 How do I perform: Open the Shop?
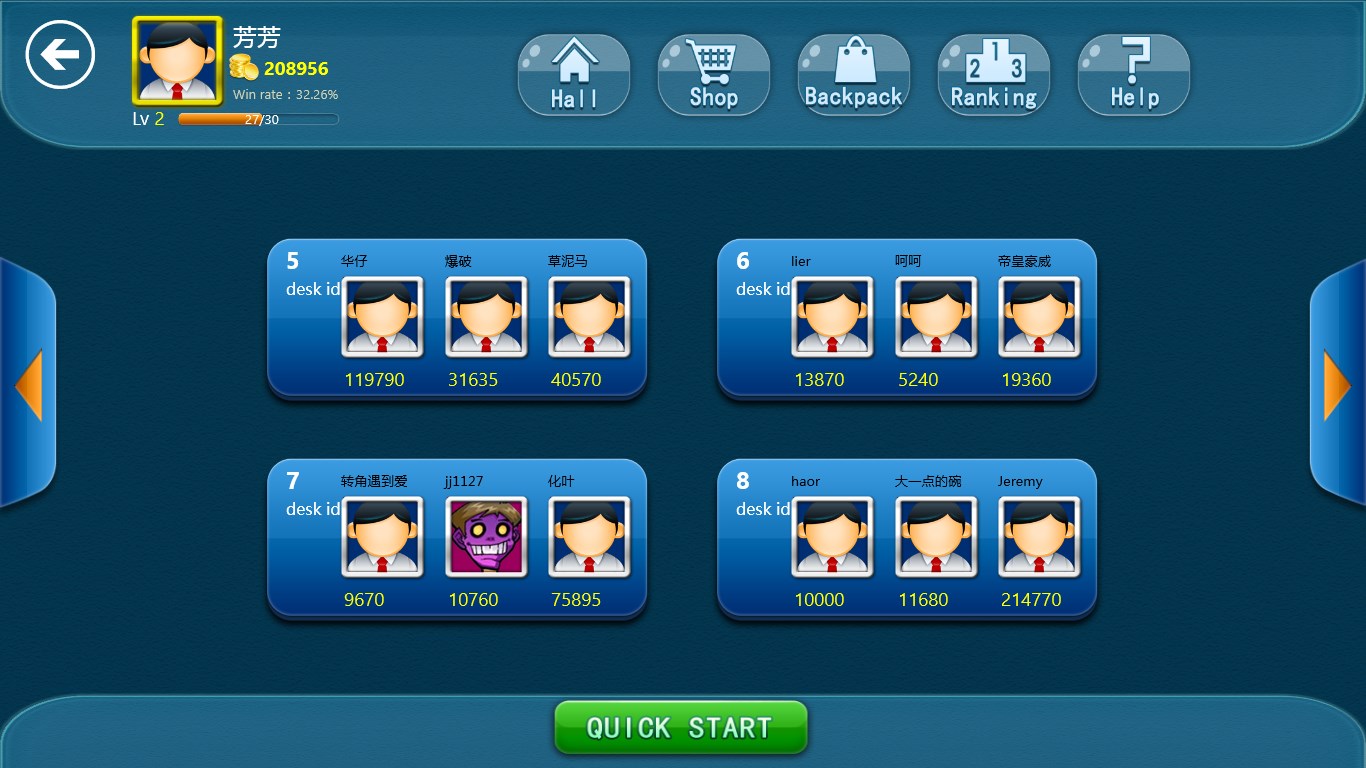point(713,75)
